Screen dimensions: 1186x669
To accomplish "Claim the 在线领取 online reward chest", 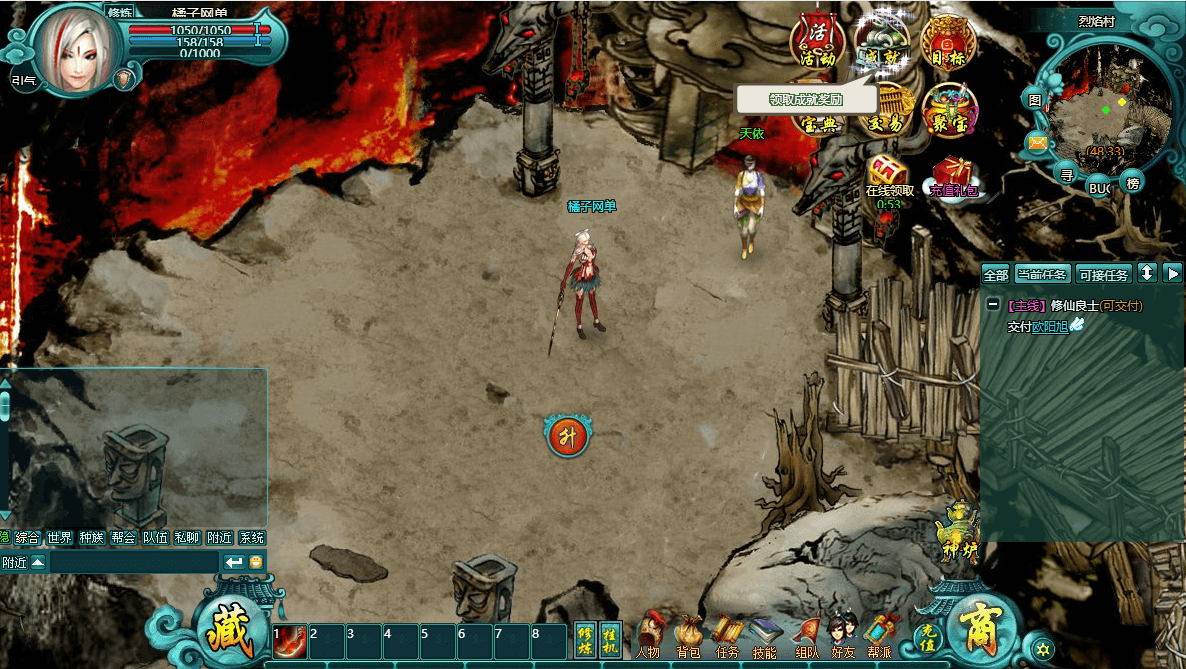I will point(887,171).
